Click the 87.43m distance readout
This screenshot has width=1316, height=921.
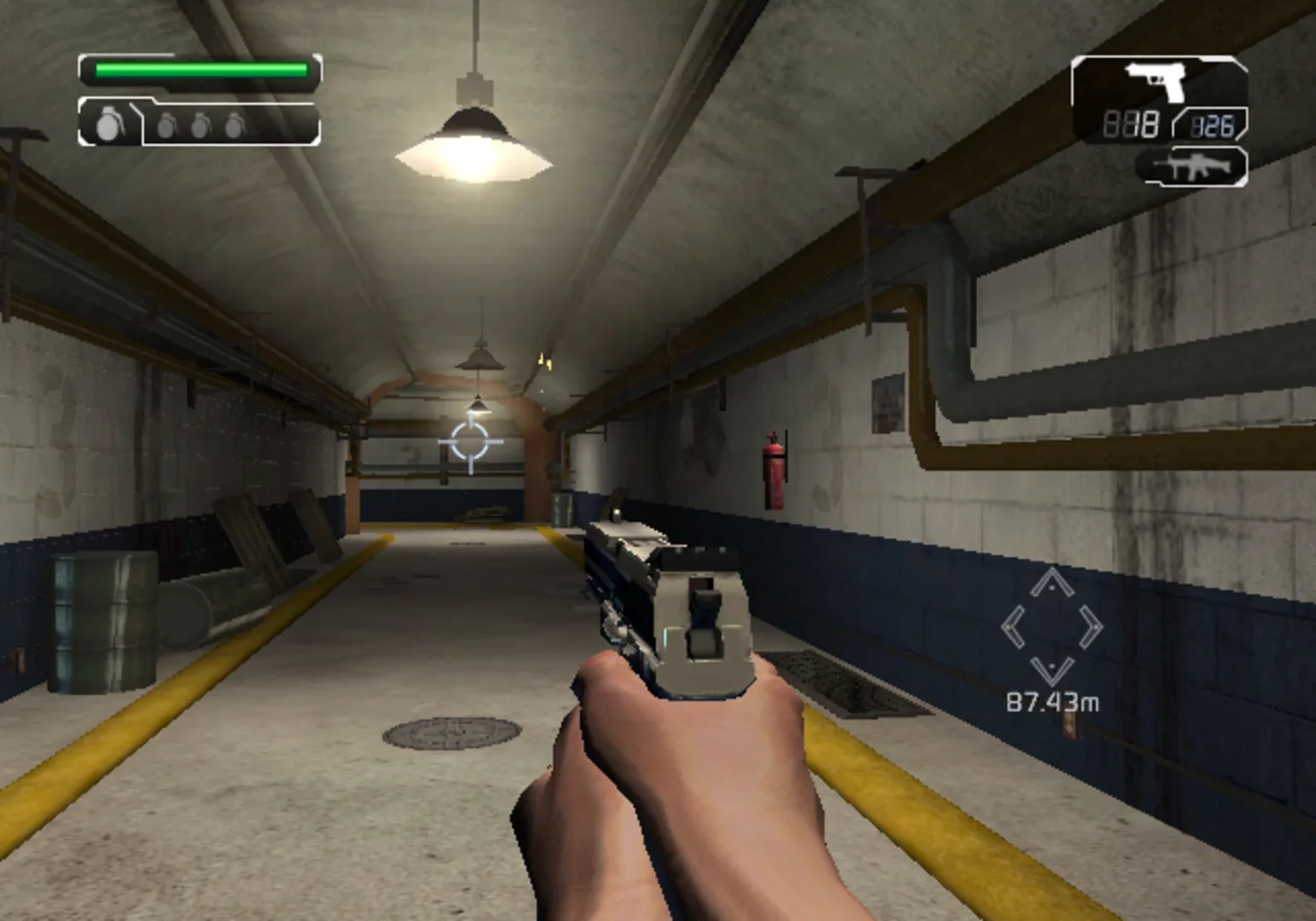pos(1053,702)
